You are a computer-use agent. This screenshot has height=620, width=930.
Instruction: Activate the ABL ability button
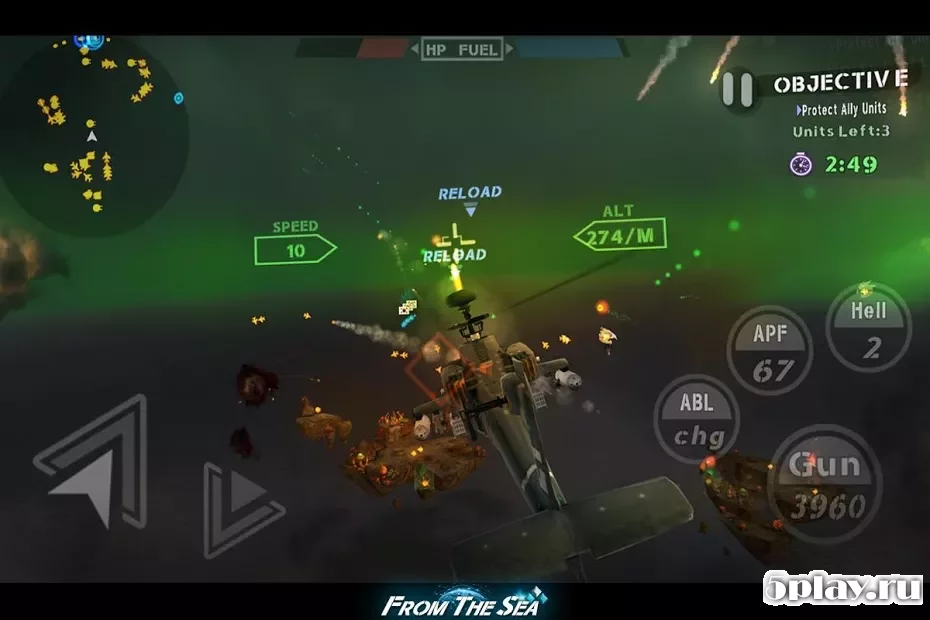click(x=696, y=419)
